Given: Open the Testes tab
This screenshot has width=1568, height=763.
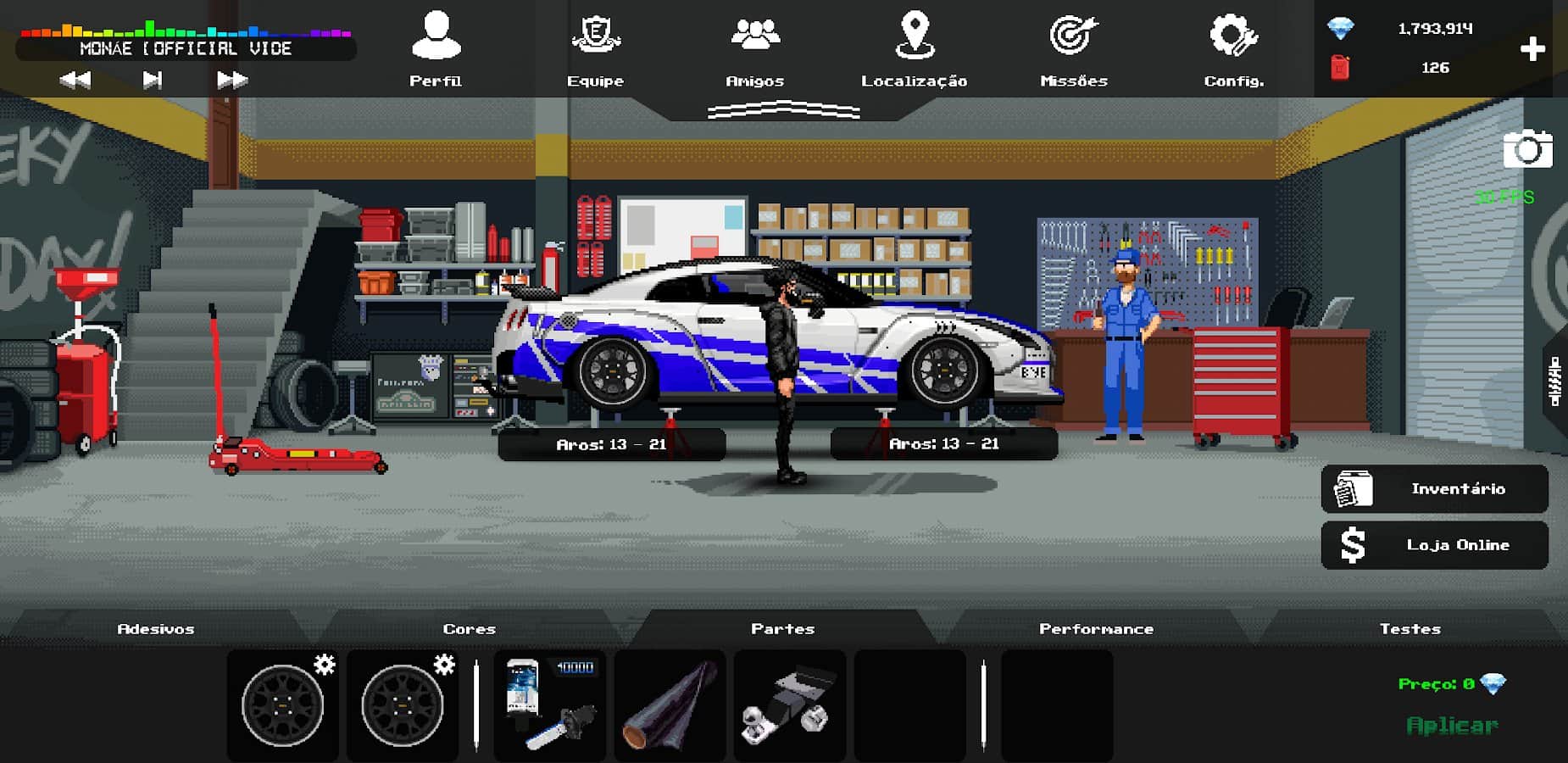Looking at the screenshot, I should click(1410, 629).
